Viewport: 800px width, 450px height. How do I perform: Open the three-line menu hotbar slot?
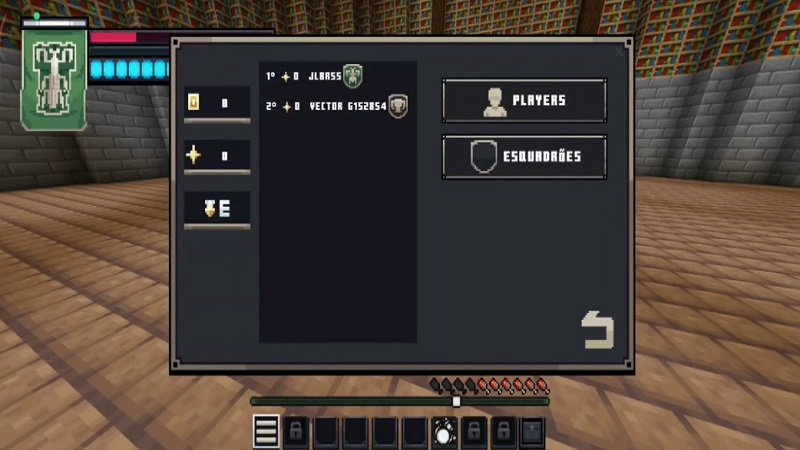[266, 432]
